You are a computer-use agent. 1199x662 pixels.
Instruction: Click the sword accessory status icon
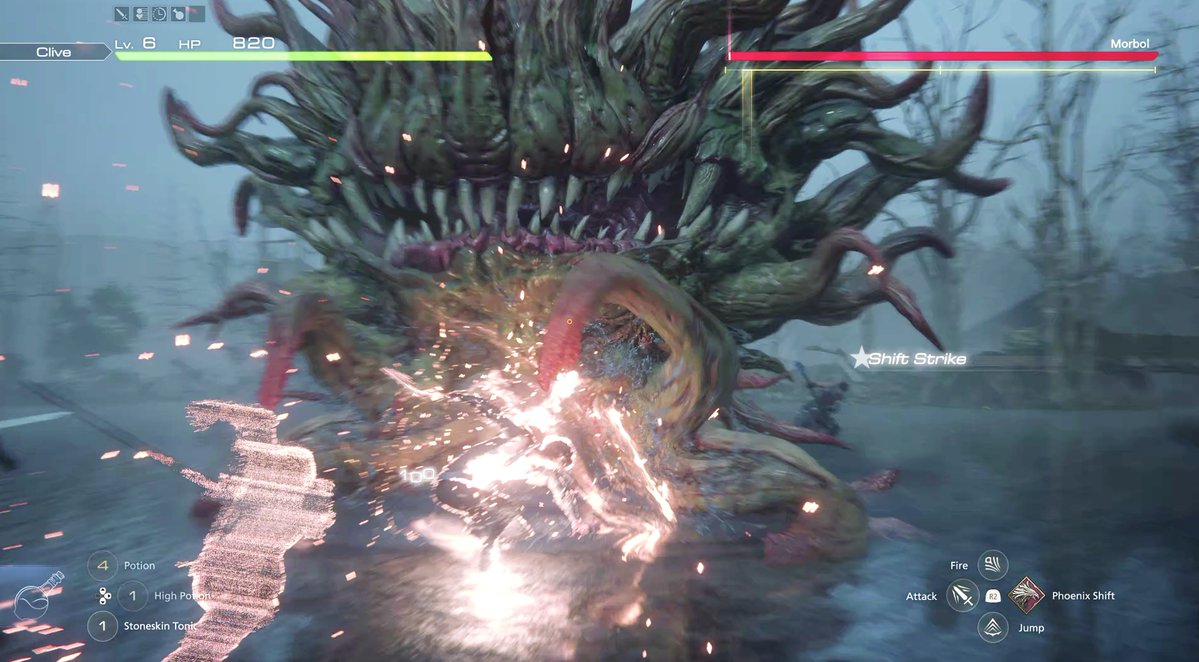click(122, 14)
